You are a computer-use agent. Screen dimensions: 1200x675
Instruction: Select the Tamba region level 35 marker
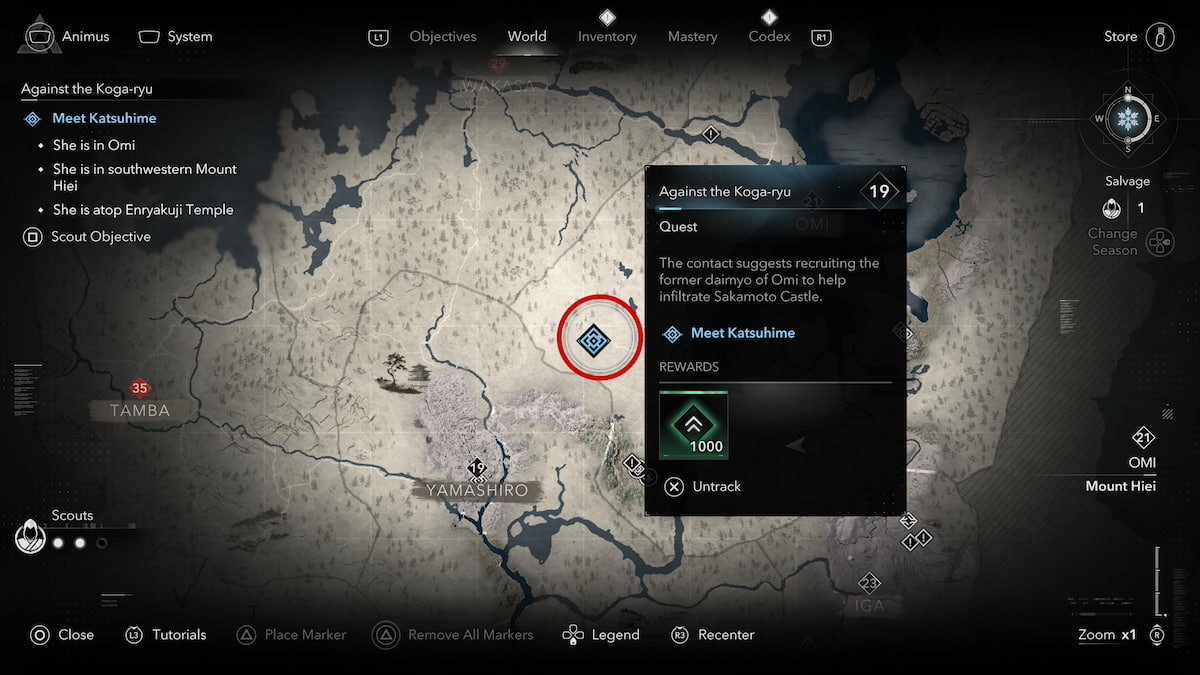point(139,389)
